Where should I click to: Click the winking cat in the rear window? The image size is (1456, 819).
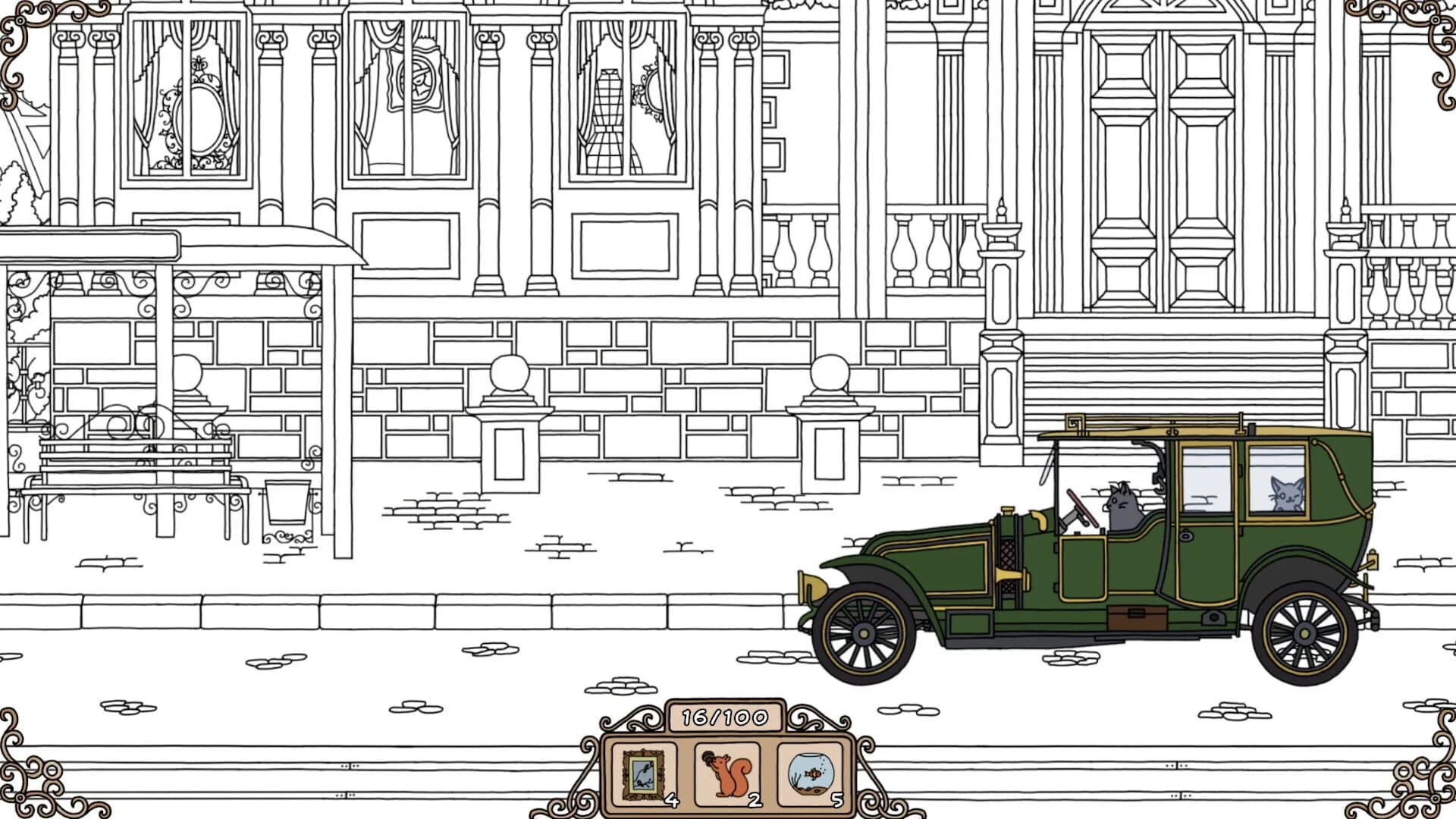[1287, 495]
